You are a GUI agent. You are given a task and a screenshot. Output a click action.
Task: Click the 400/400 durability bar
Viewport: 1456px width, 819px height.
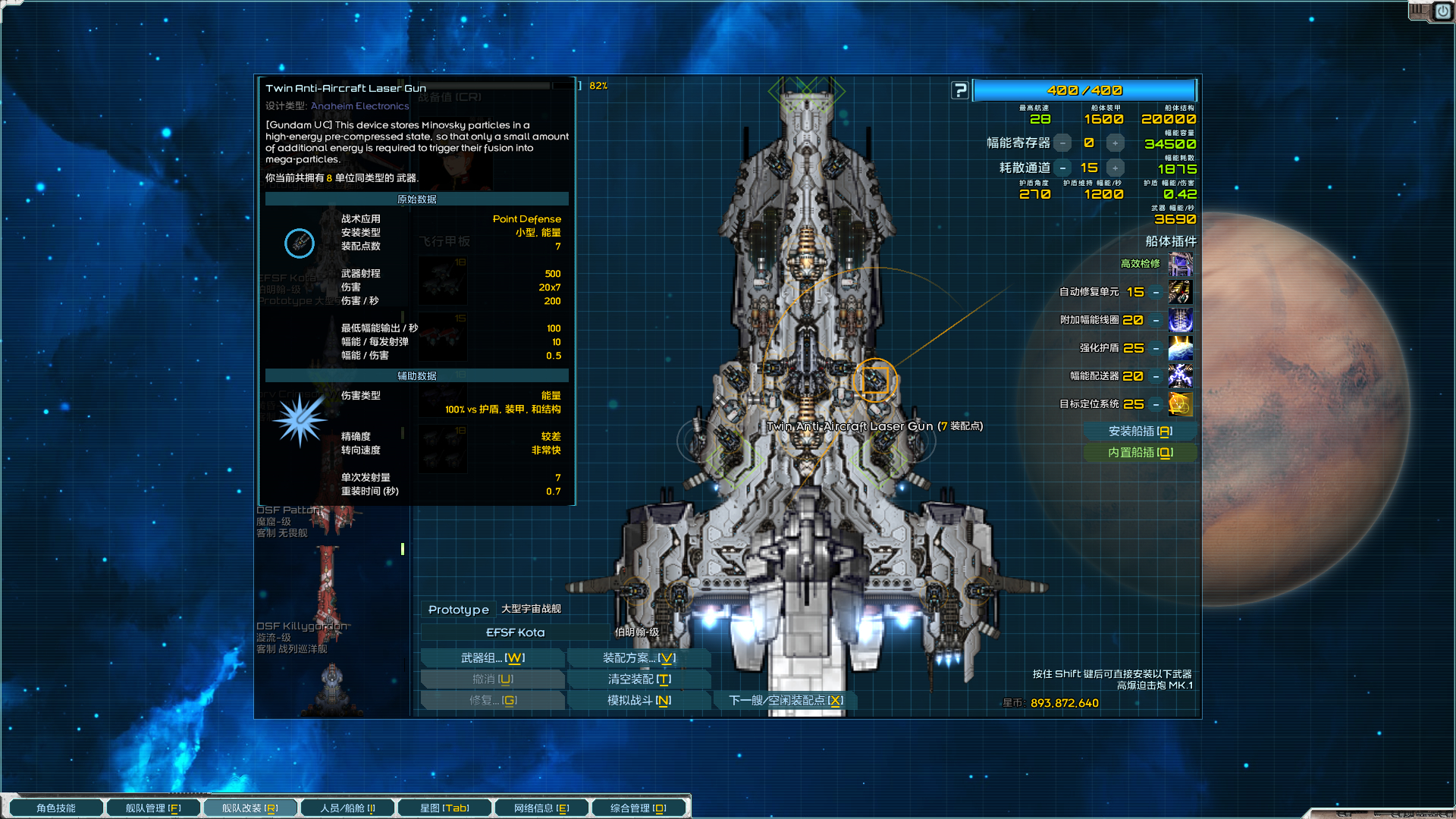[x=1084, y=89]
